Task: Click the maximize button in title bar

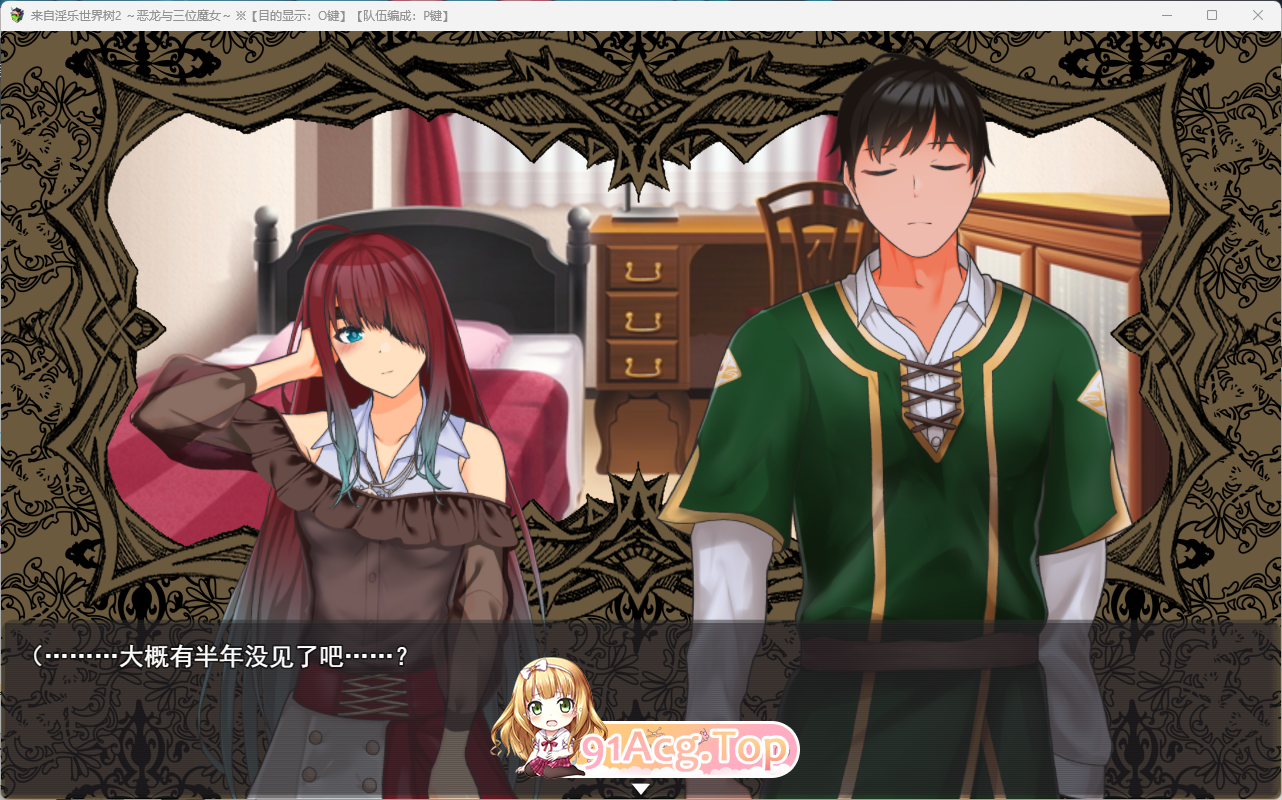Action: tap(1212, 15)
